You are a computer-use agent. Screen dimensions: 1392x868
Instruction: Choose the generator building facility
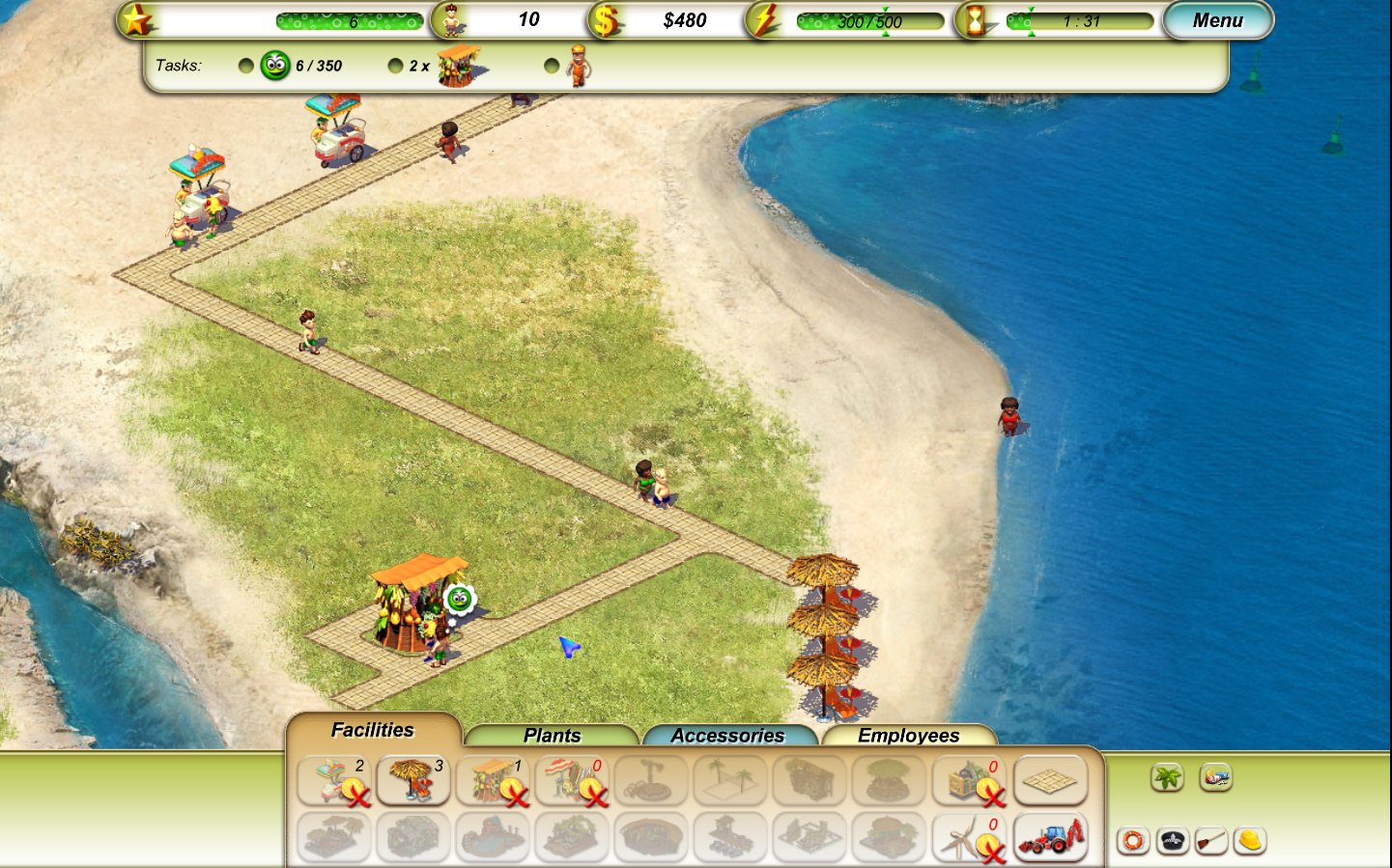click(x=971, y=780)
